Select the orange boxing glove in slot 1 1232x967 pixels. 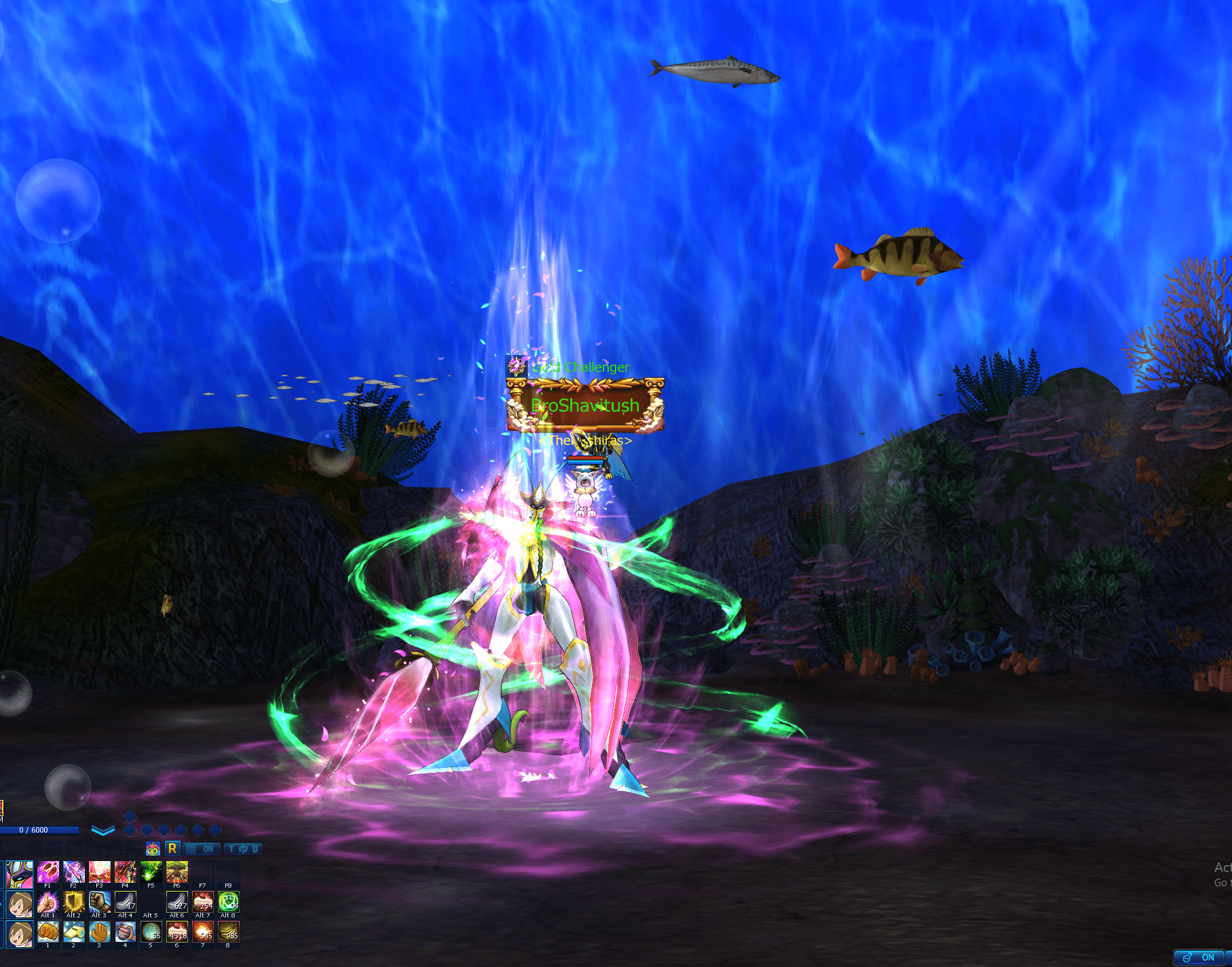point(48,932)
